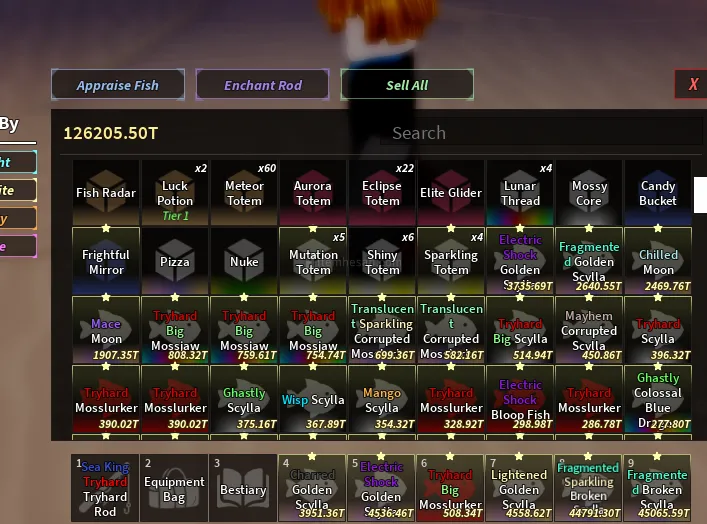The height and width of the screenshot is (524, 707).
Task: Pick the Nuke item slot
Action: tap(244, 261)
